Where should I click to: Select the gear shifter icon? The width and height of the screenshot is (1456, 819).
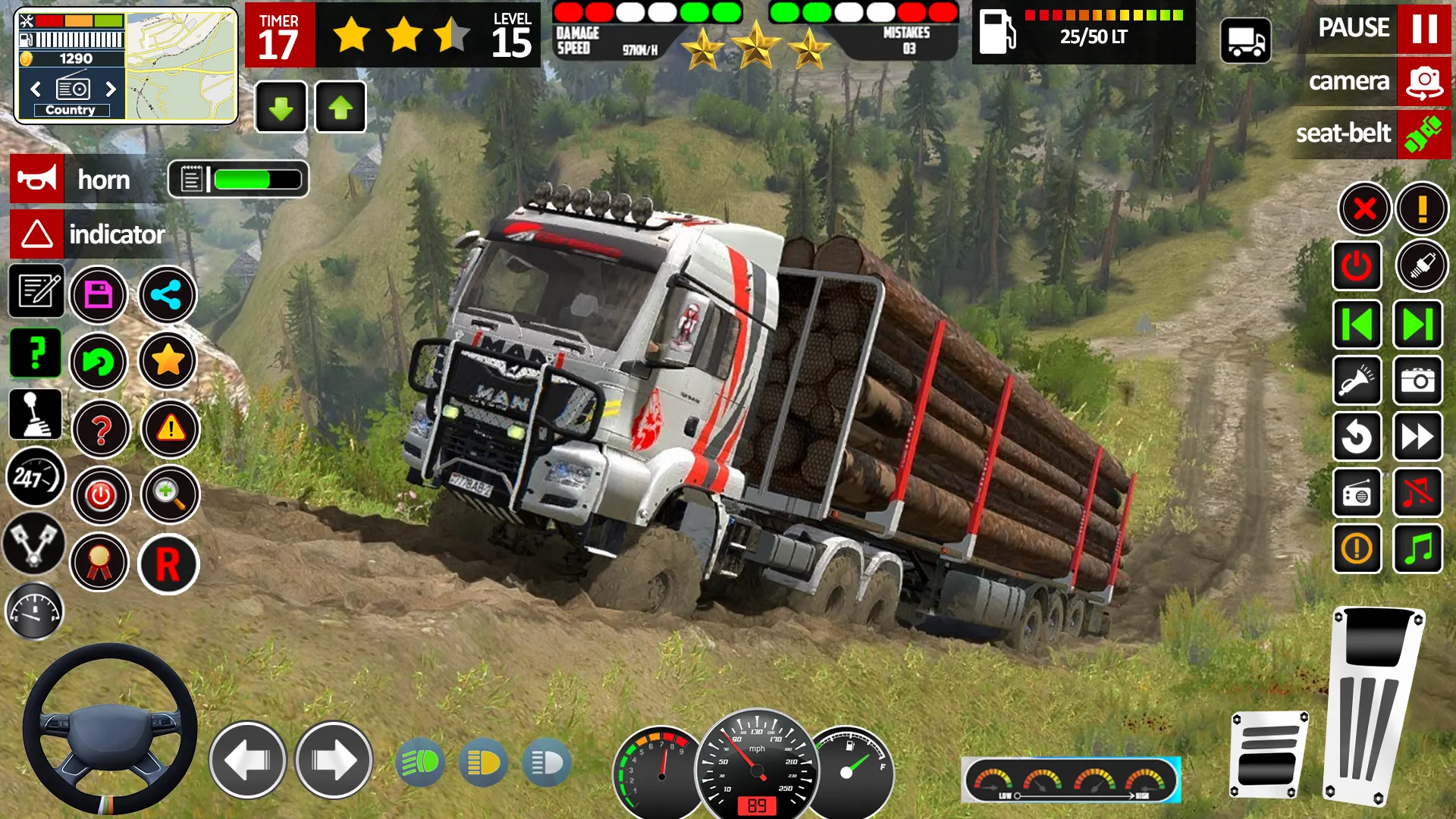pyautogui.click(x=36, y=414)
